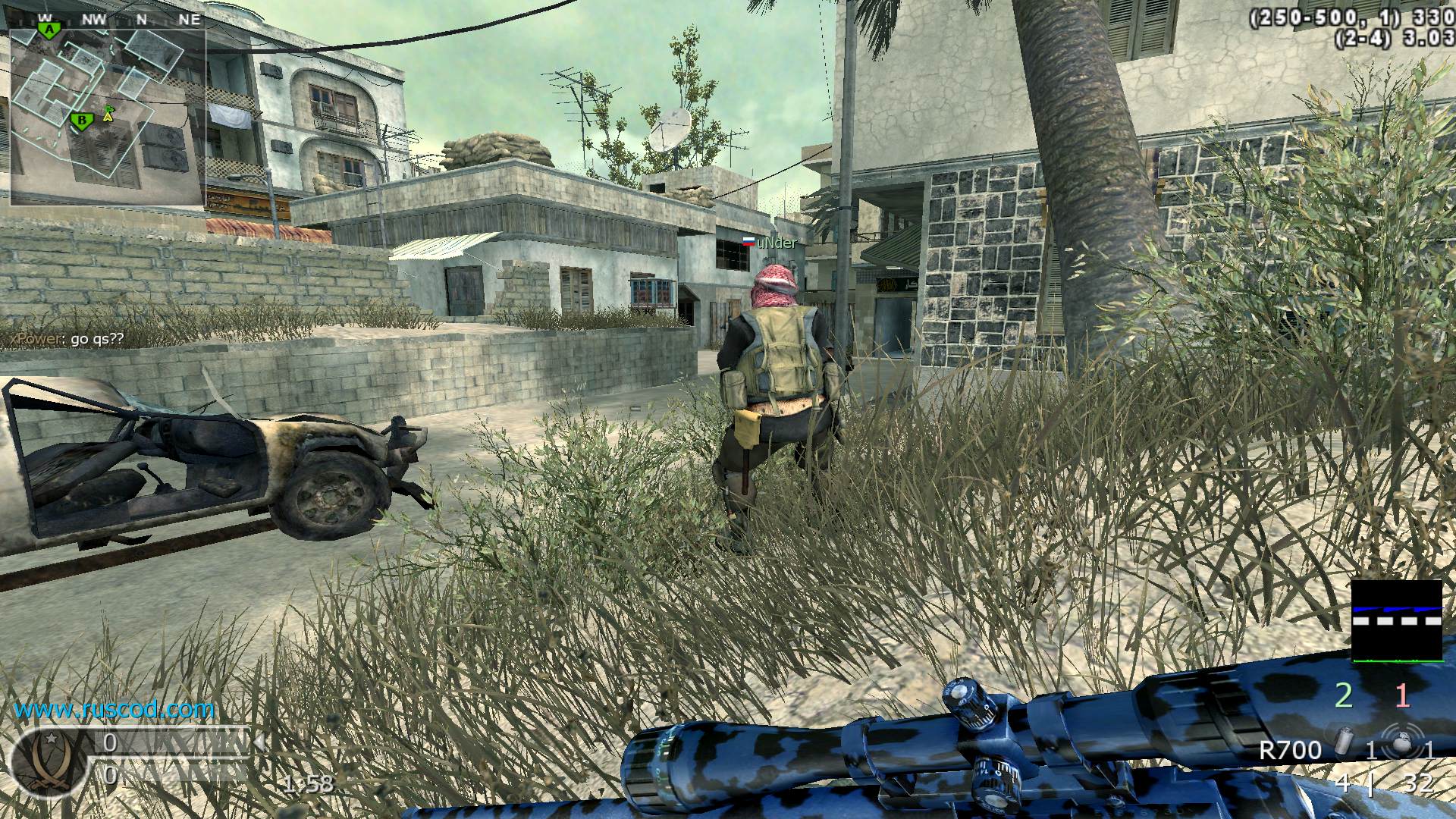
Task: Select the B objective marker on minimap
Action: pyautogui.click(x=80, y=119)
